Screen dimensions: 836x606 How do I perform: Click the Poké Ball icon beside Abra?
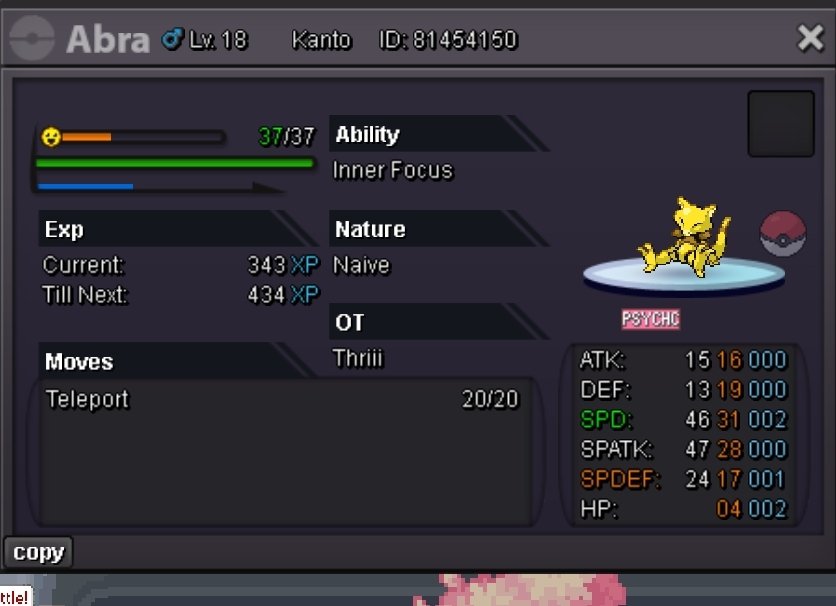tap(782, 233)
